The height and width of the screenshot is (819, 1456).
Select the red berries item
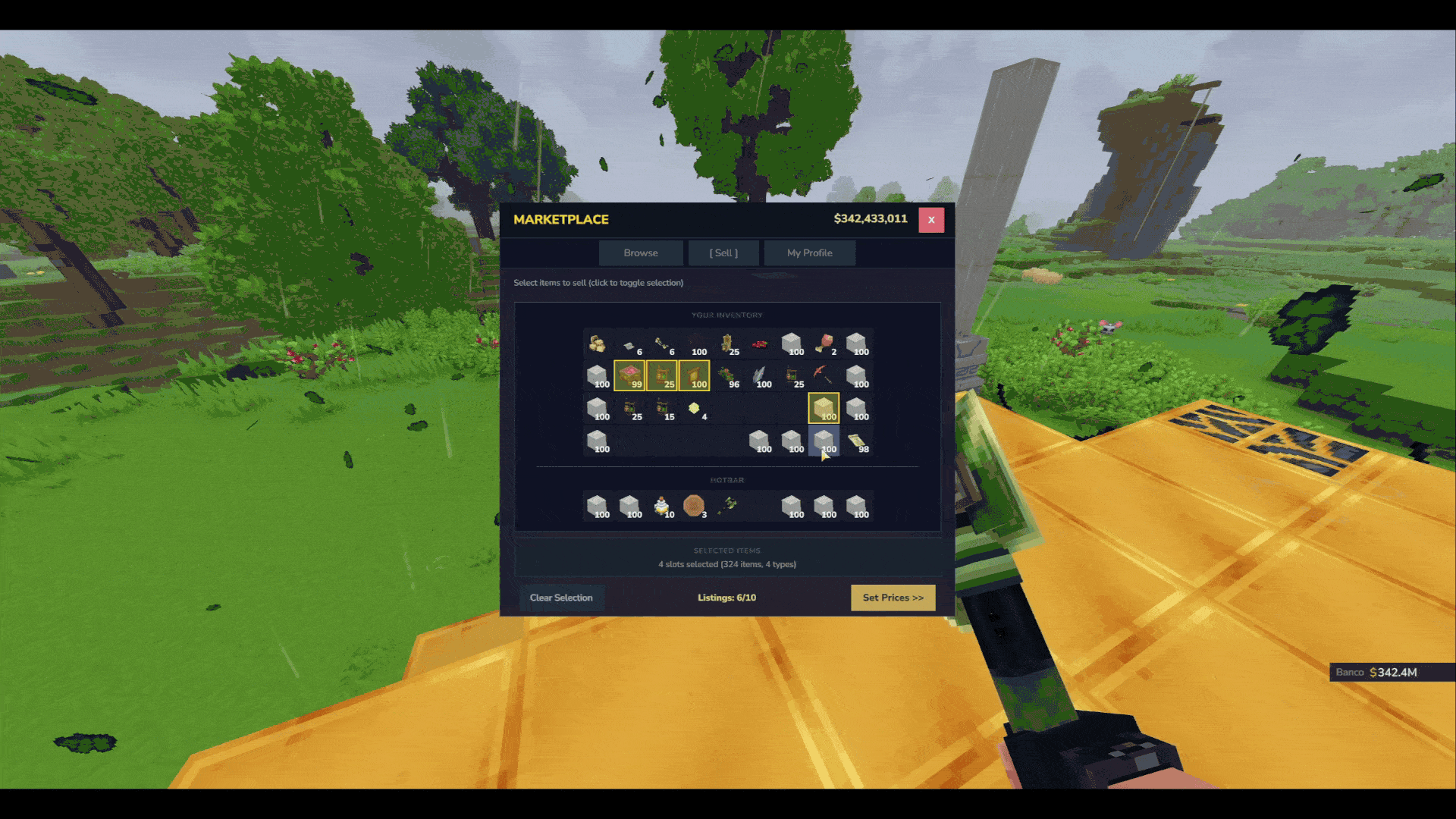759,344
